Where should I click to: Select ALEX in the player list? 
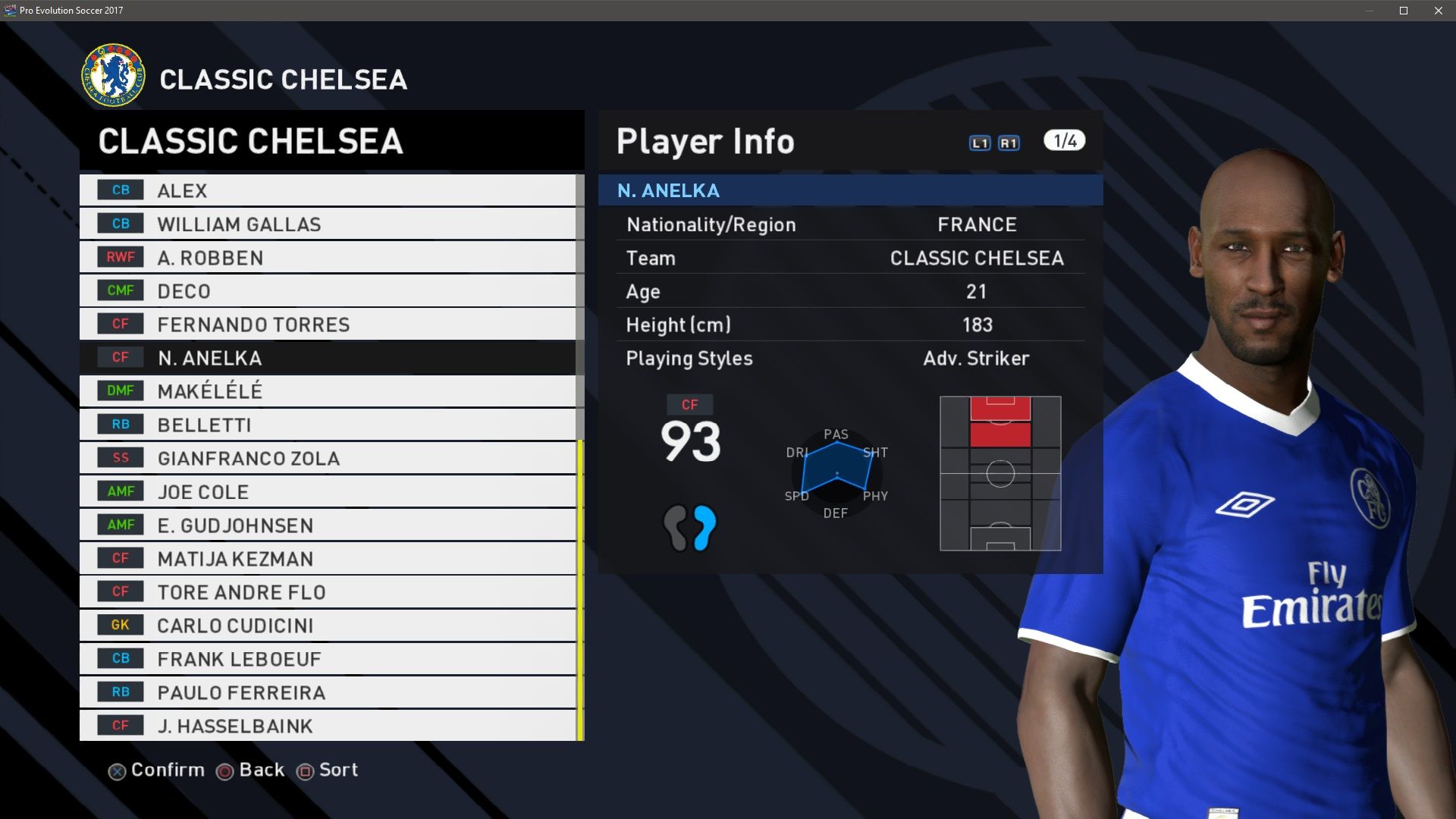pos(328,190)
